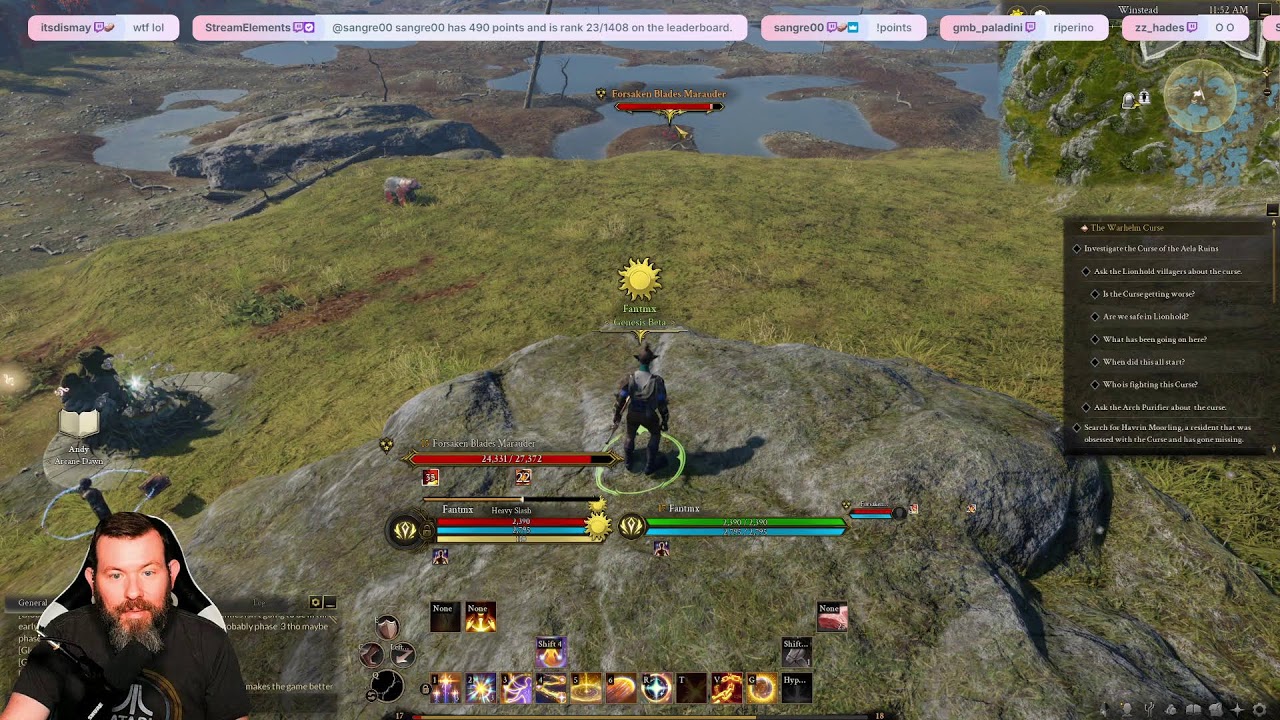Viewport: 1280px width, 720px height.
Task: Open the journal book menu icon
Action: (1193, 709)
